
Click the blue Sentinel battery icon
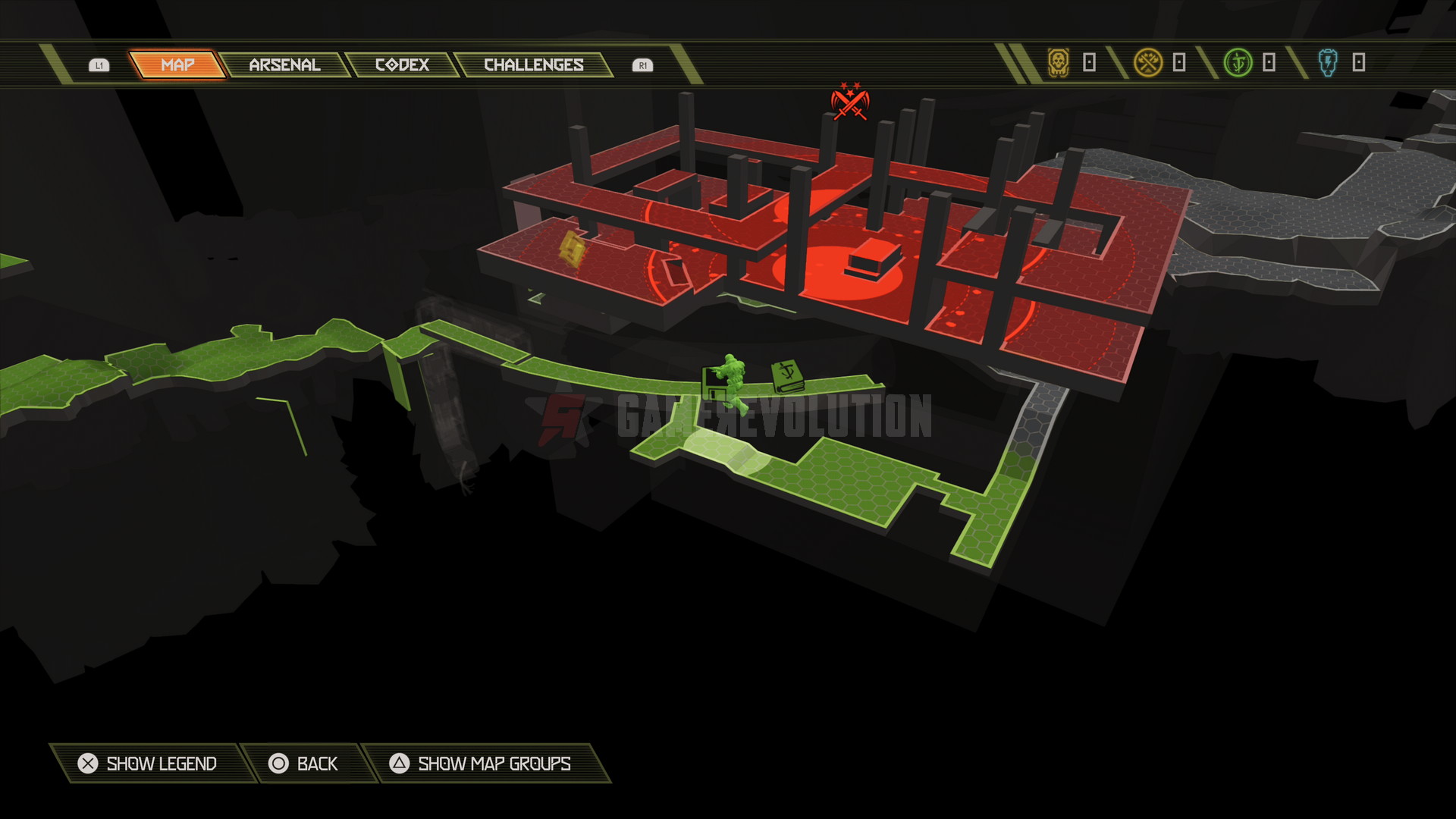(x=1328, y=62)
